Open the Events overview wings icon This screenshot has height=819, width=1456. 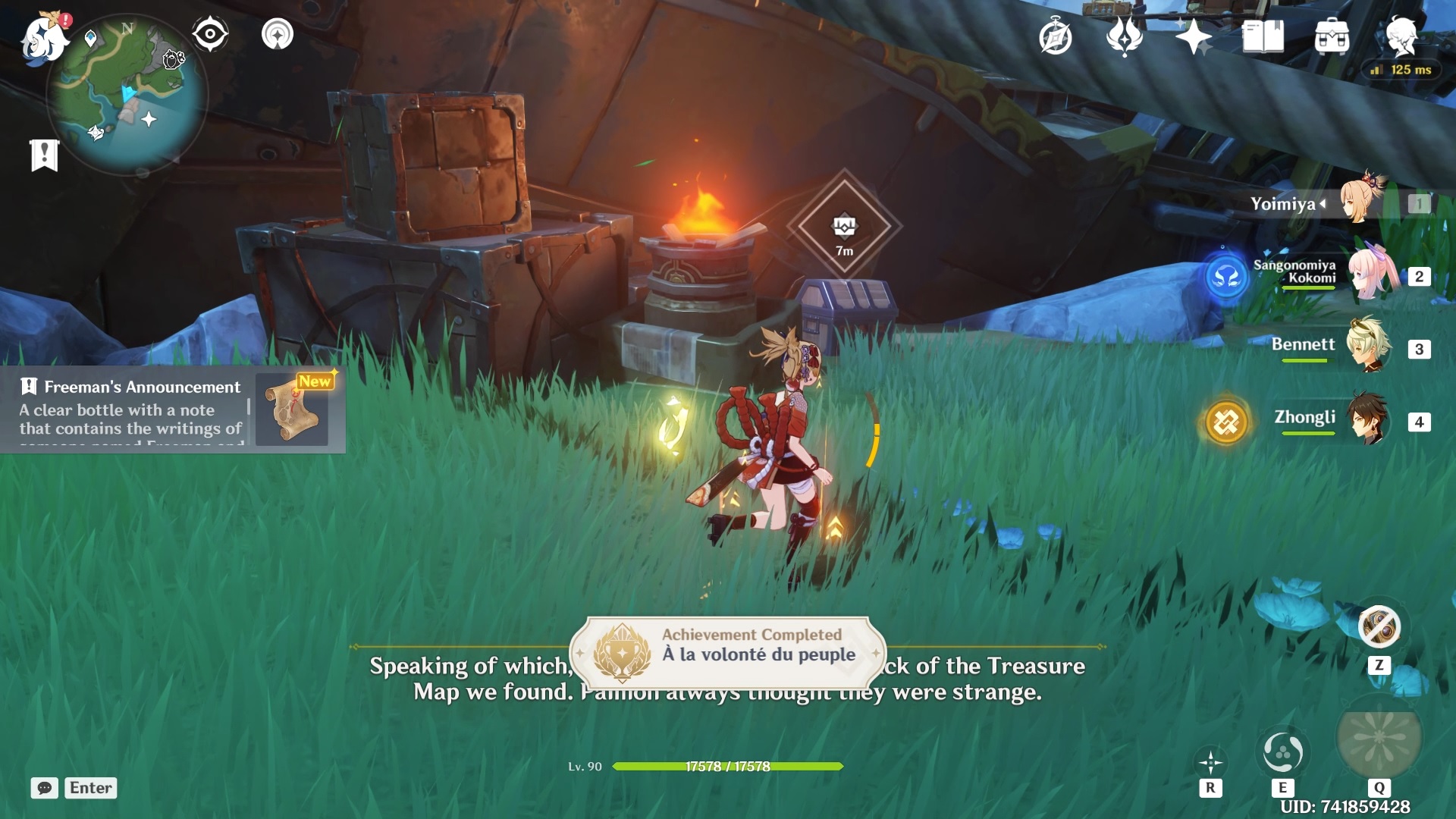click(x=1127, y=36)
